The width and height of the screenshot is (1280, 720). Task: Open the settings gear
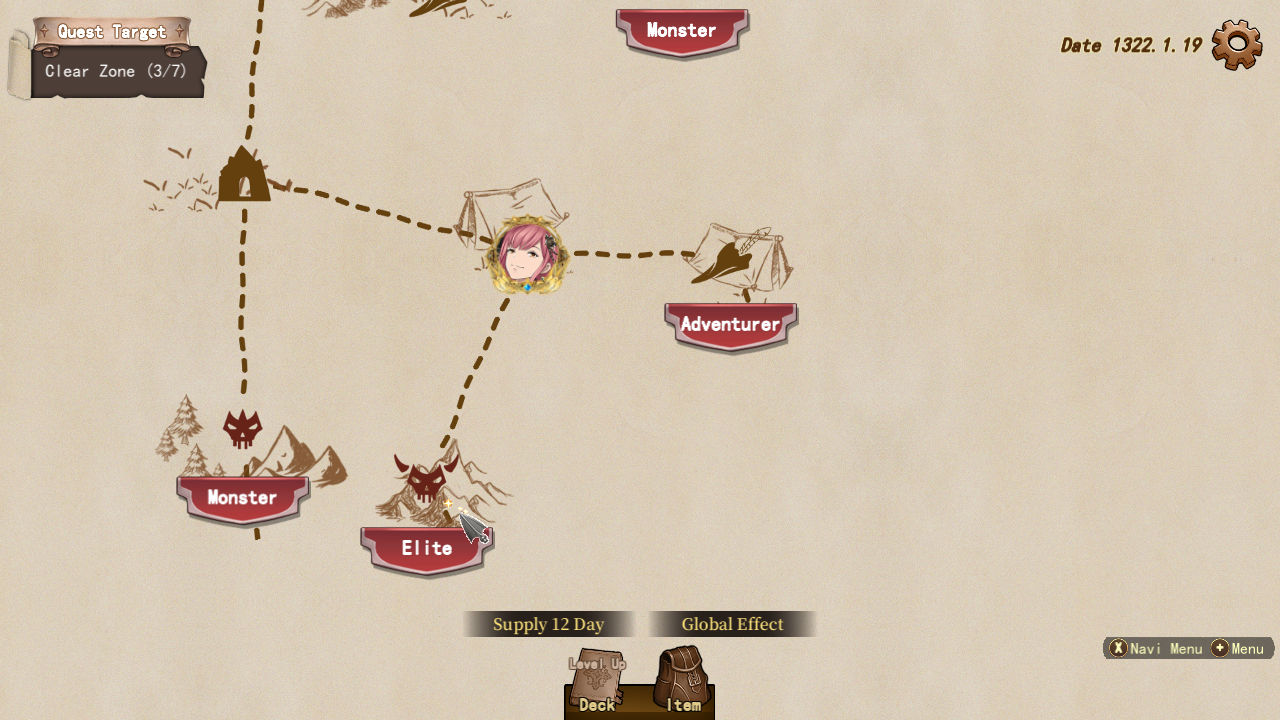click(x=1236, y=43)
